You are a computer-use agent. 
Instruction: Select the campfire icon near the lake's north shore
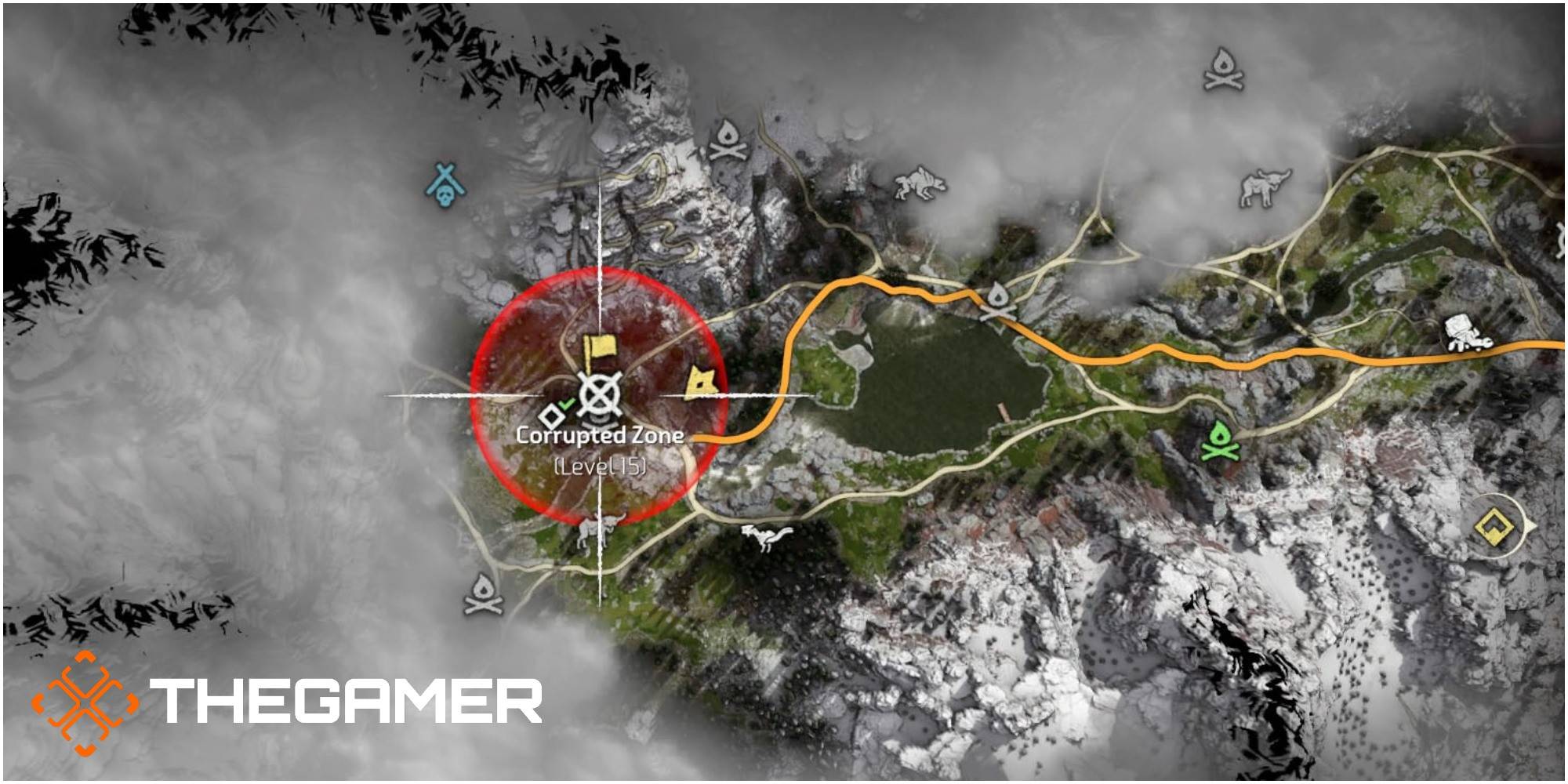[x=998, y=300]
